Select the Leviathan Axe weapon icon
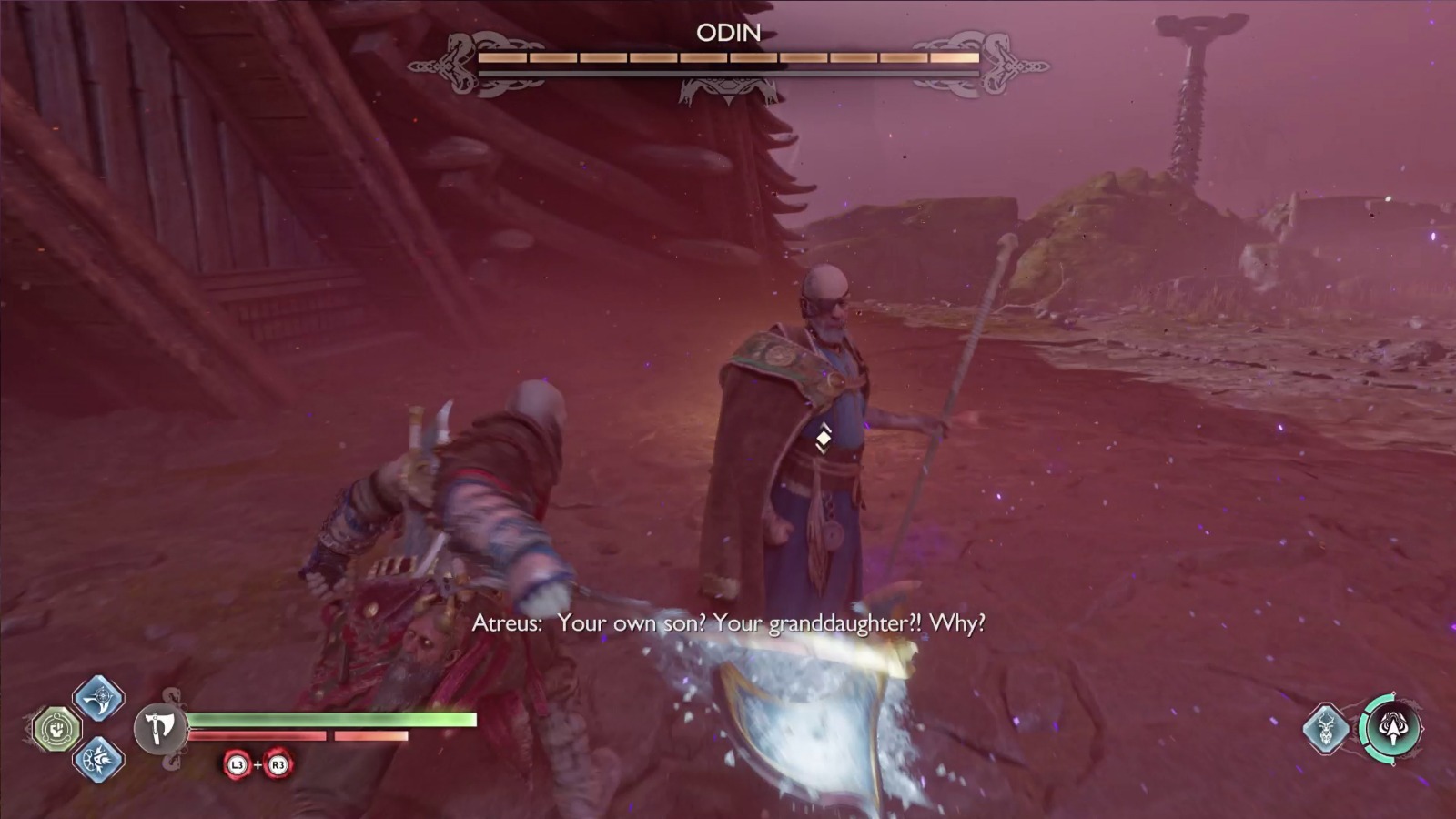This screenshot has width=1456, height=819. click(159, 726)
